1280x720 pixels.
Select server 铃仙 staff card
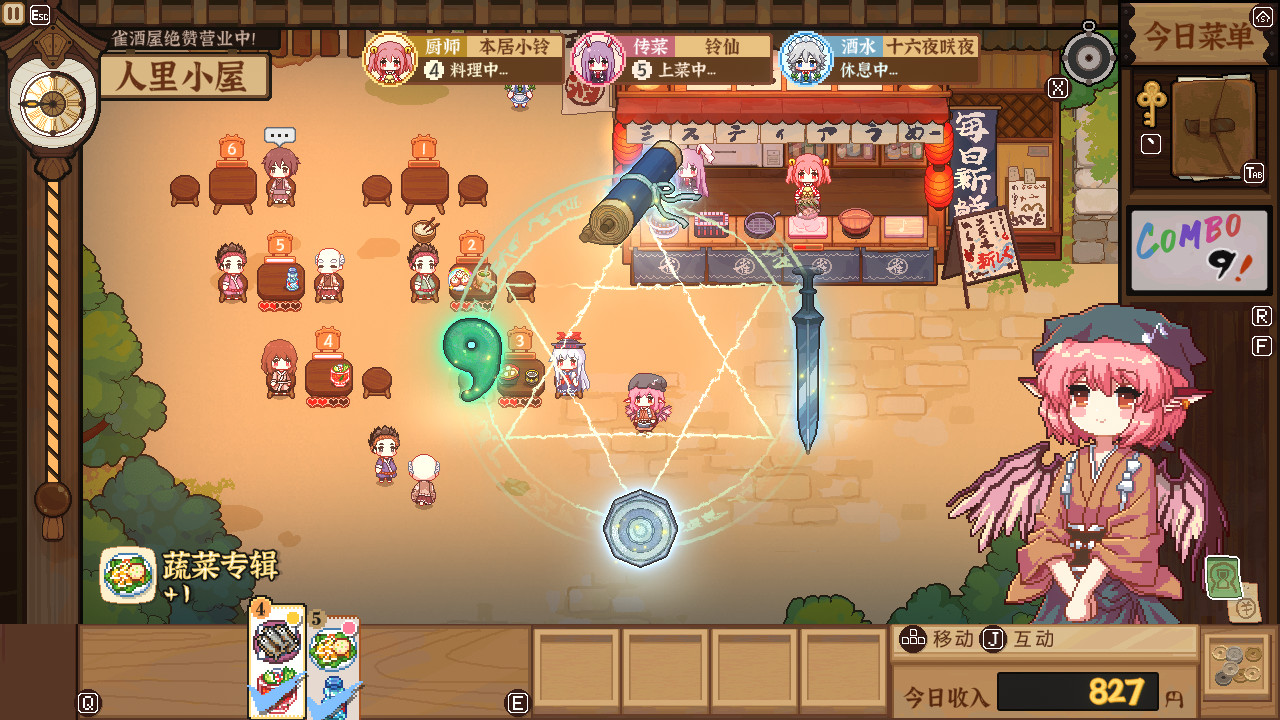click(x=670, y=58)
